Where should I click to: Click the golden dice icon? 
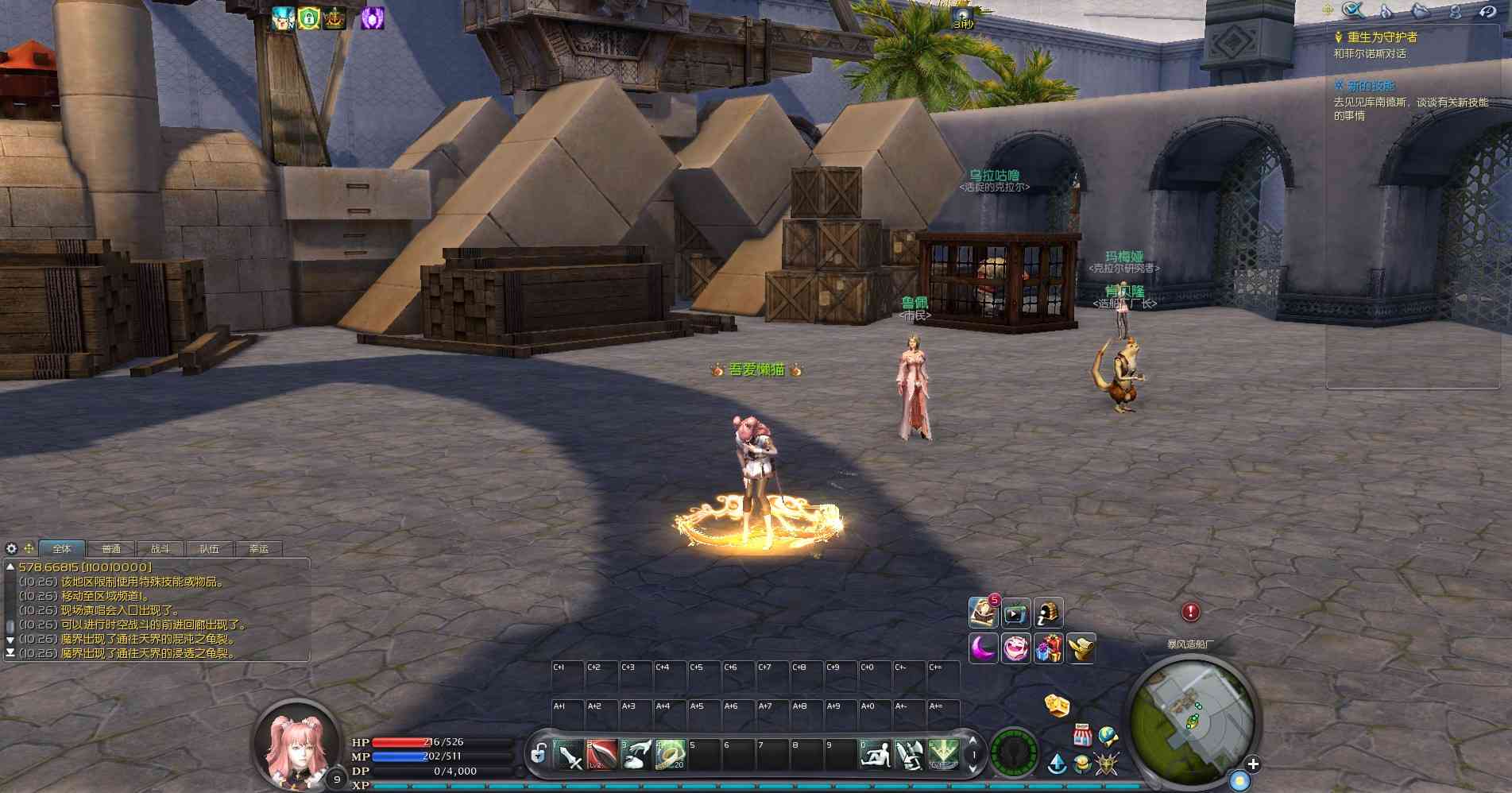coord(1056,705)
